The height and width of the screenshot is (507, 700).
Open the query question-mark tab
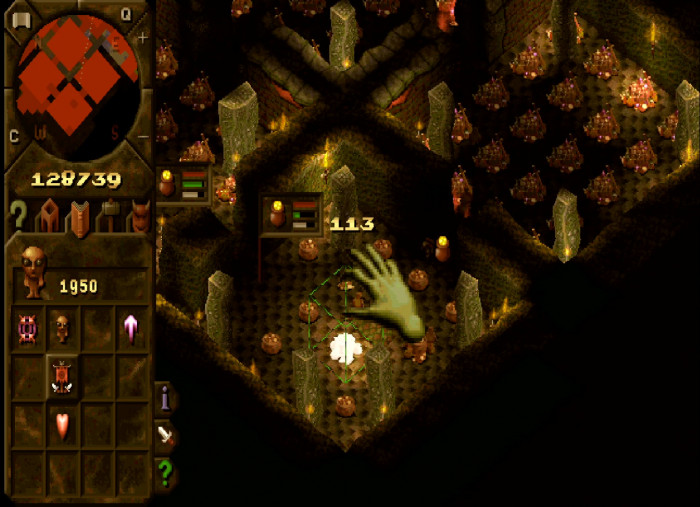[x=19, y=214]
